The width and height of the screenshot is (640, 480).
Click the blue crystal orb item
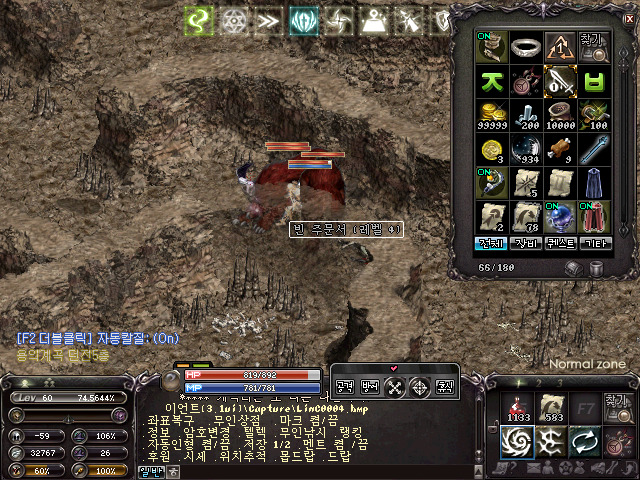[560, 216]
